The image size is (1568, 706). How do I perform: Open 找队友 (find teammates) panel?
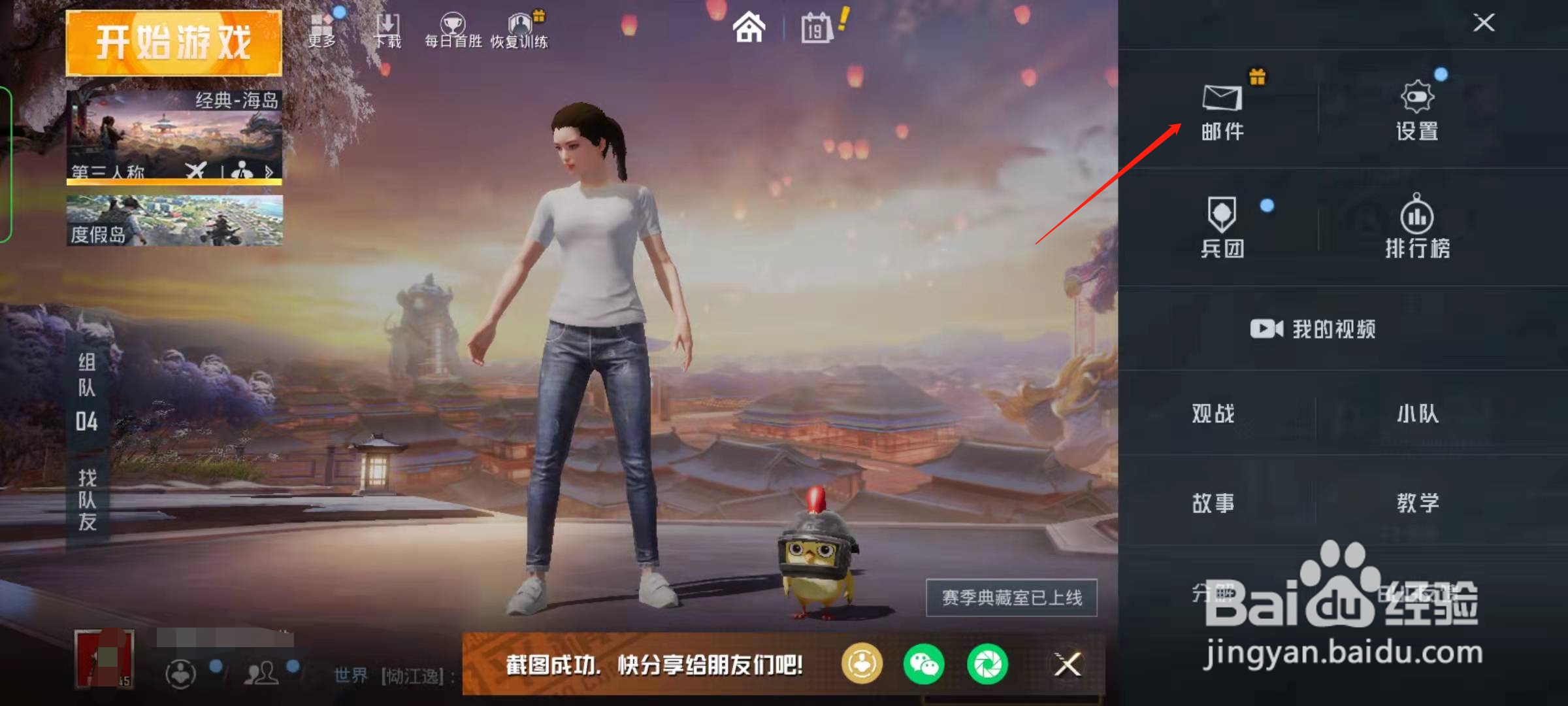coord(87,497)
